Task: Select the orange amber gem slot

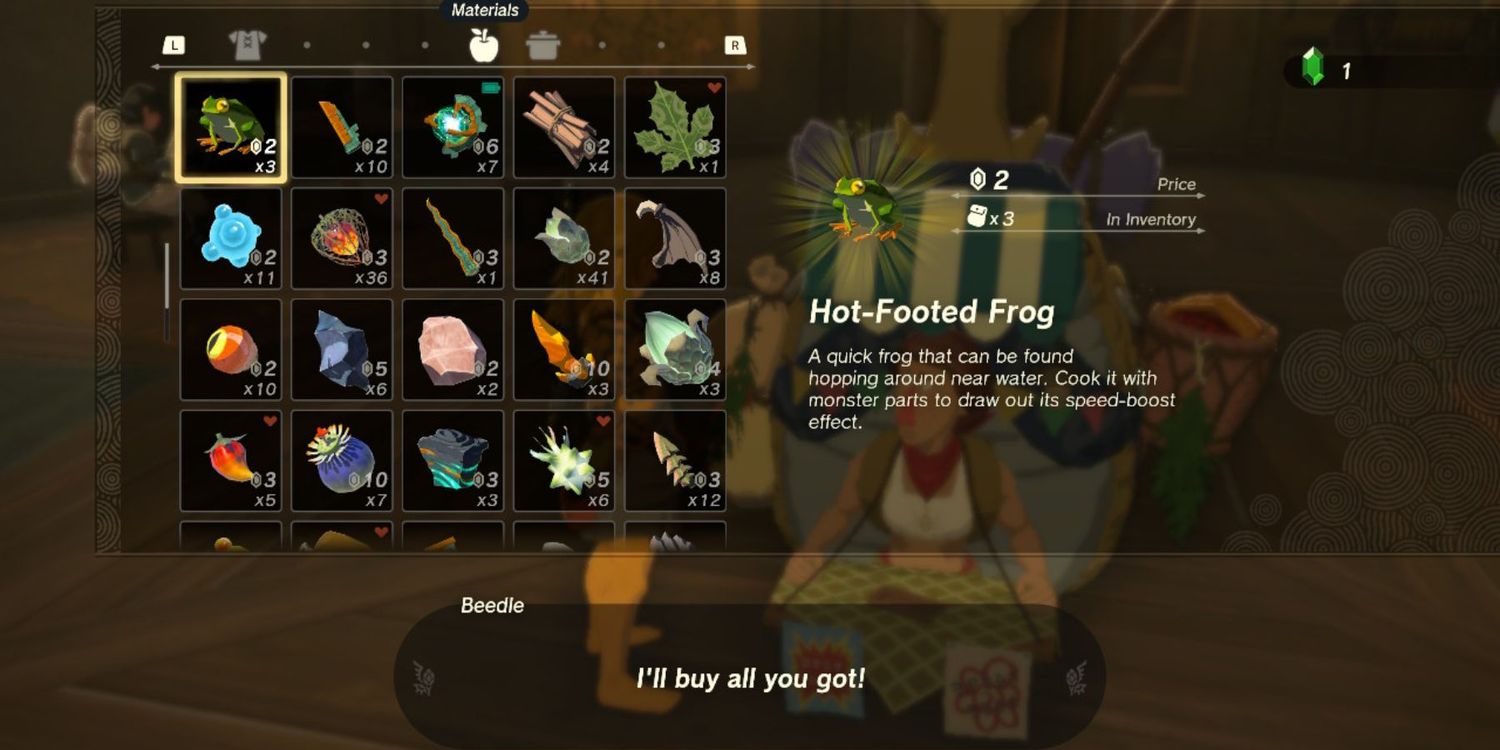Action: tap(564, 350)
